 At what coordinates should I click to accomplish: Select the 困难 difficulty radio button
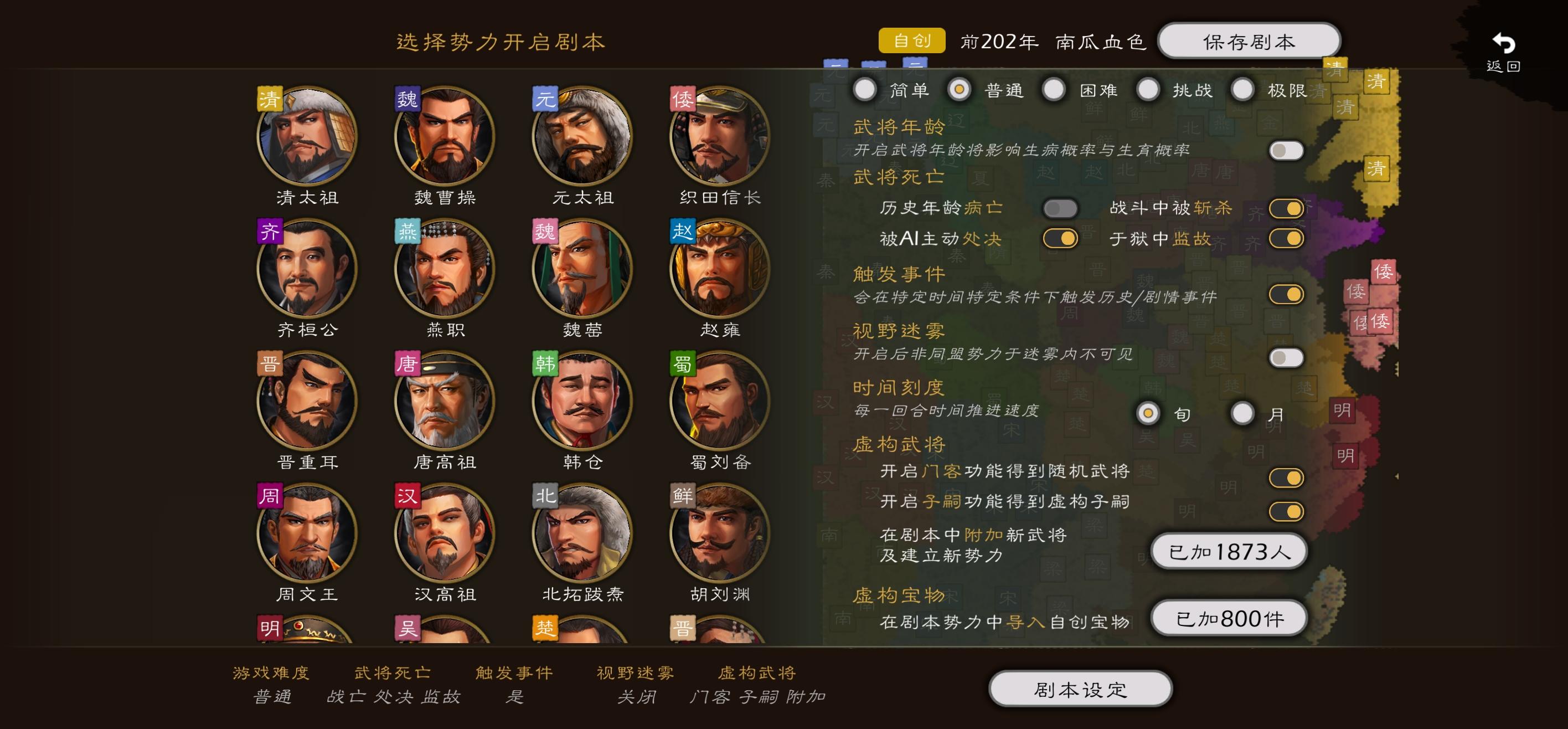click(x=1054, y=89)
